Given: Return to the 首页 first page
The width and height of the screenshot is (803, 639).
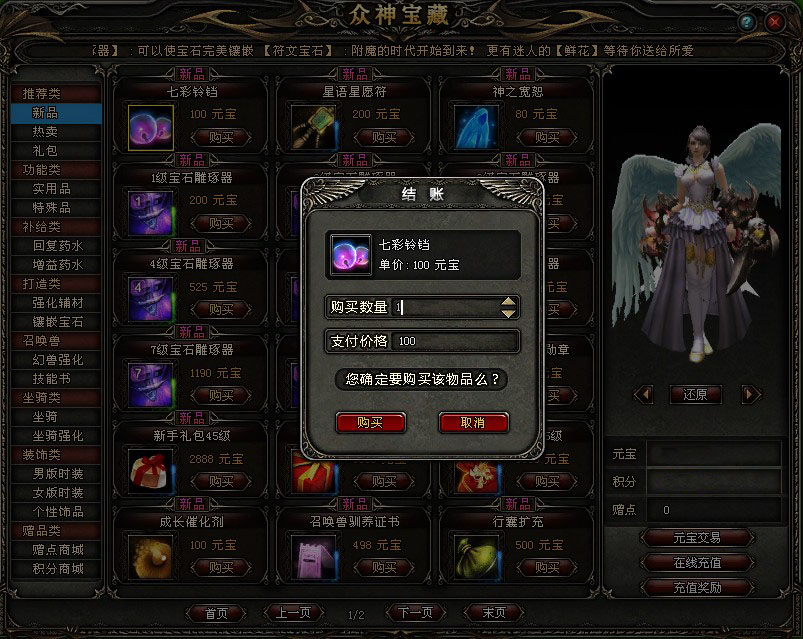Looking at the screenshot, I should [x=216, y=613].
